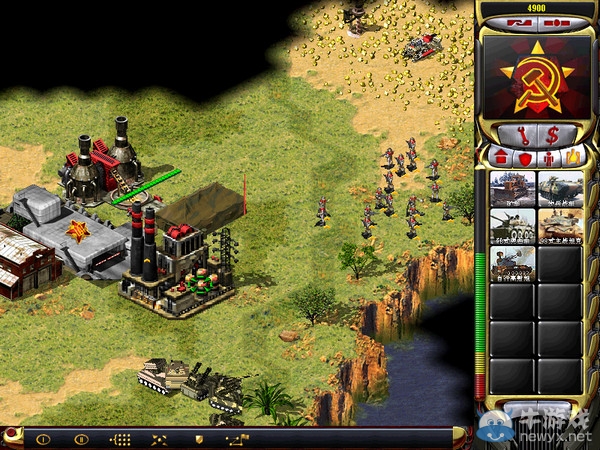The image size is (600, 450).
Task: Choose the crossed-arrows scatter command icon
Action: click(159, 438)
